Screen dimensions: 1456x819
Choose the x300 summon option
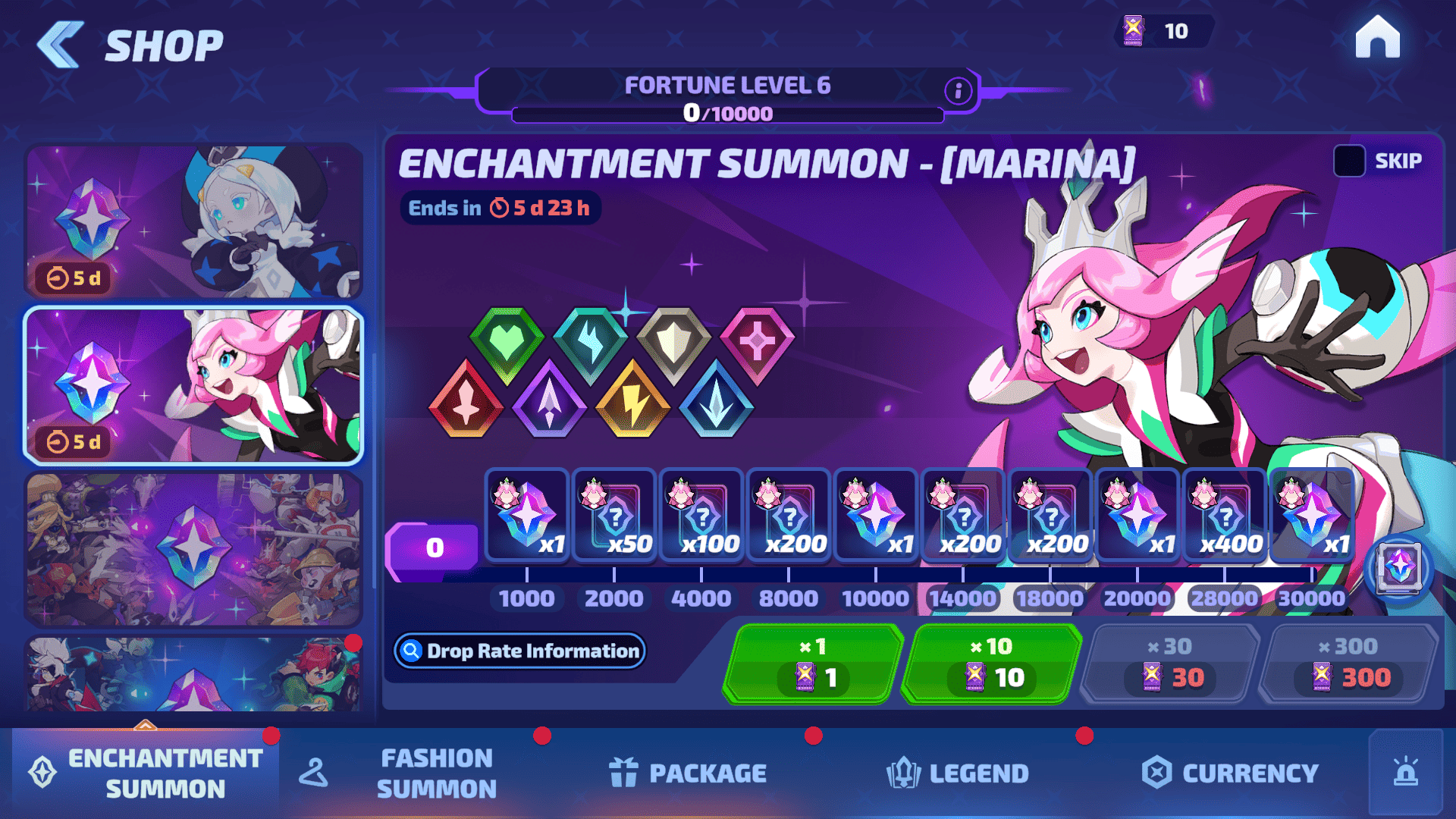(1350, 664)
